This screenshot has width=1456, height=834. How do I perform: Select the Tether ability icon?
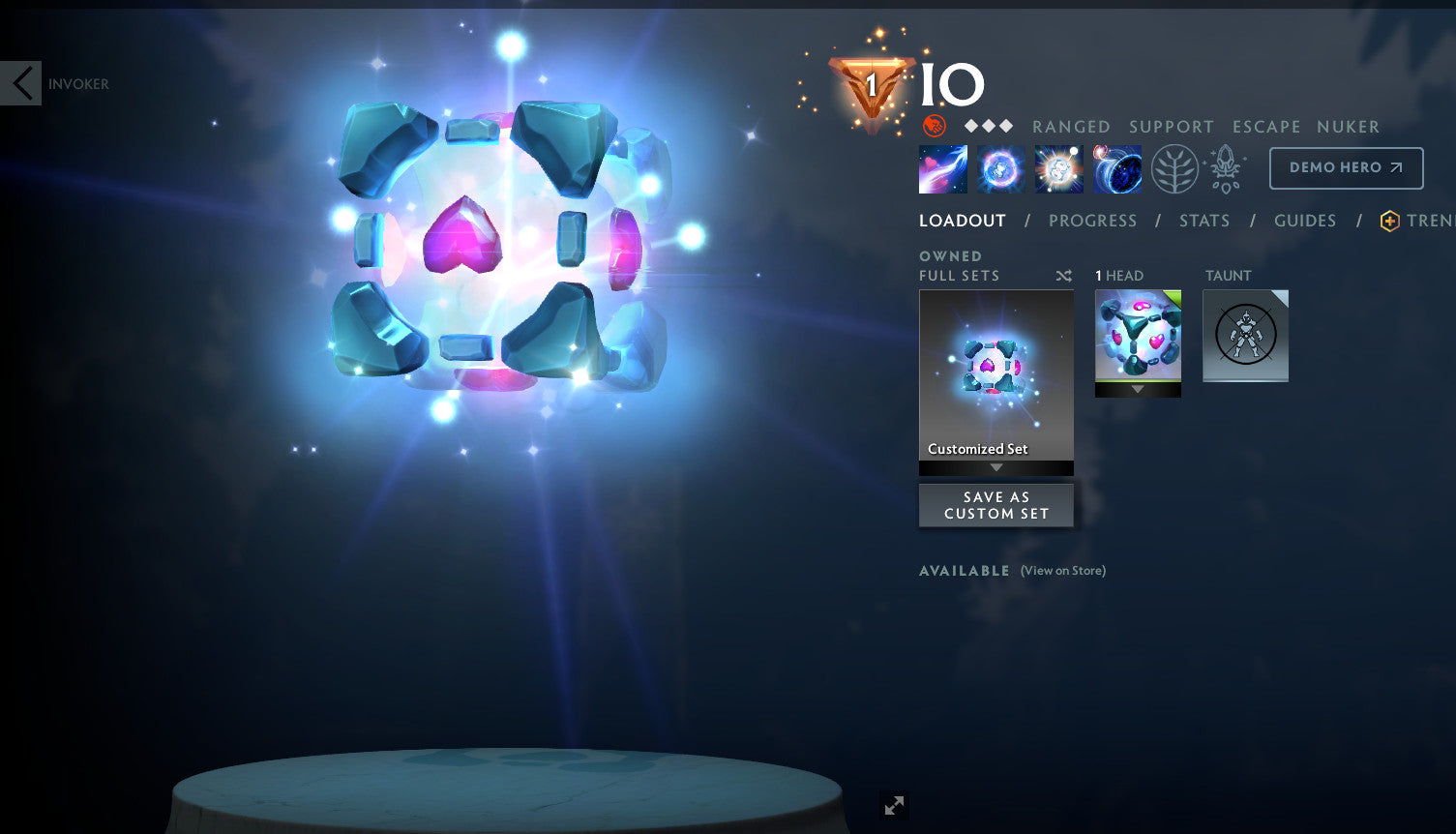tap(942, 168)
